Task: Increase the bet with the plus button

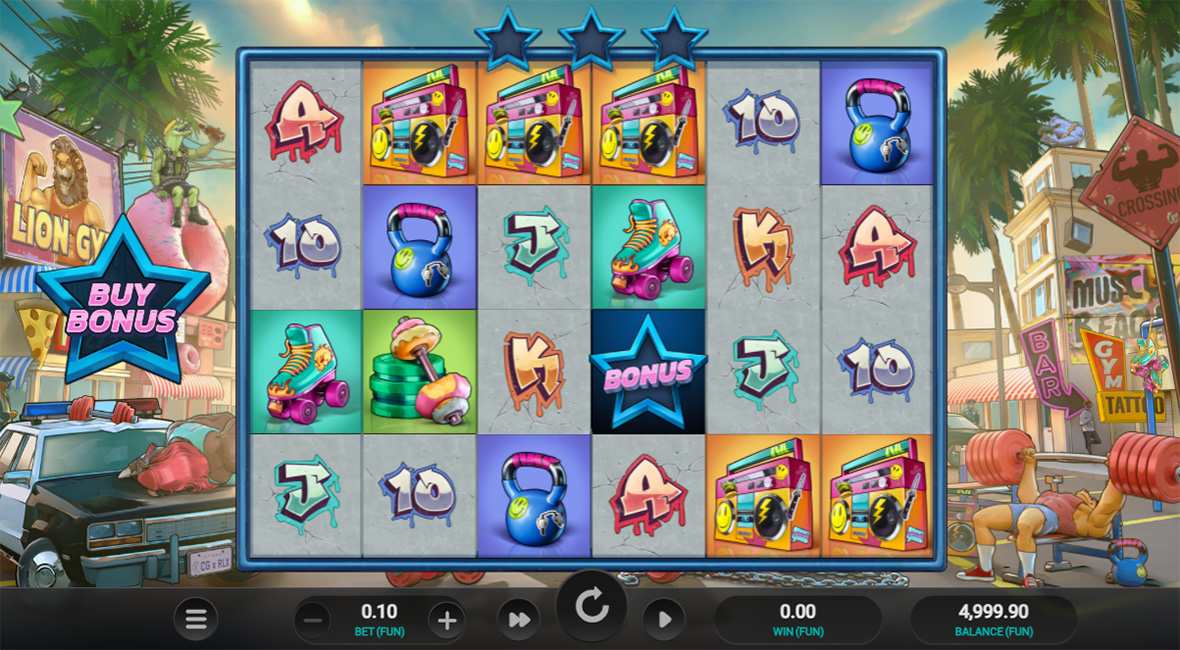Action: tap(446, 620)
